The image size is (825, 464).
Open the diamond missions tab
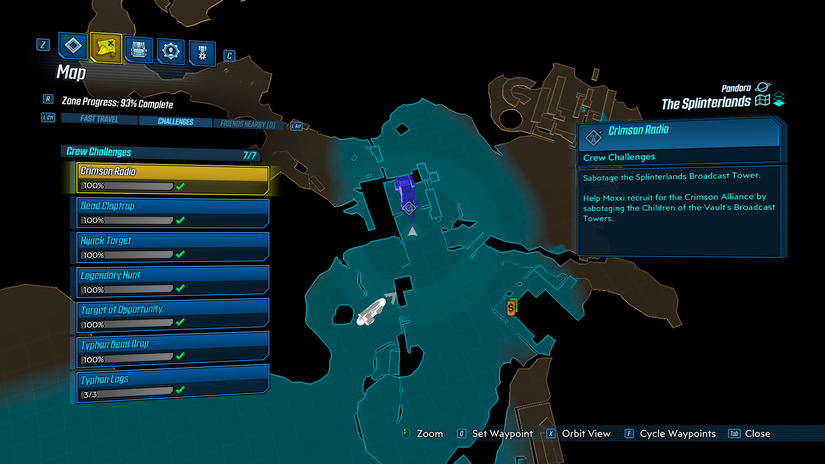coord(72,47)
